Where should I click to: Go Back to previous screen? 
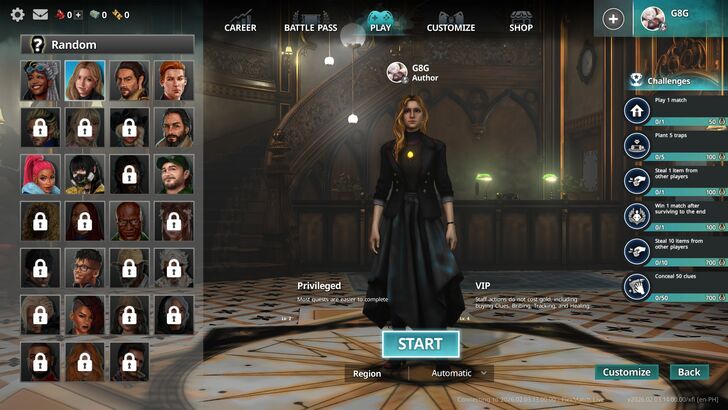pyautogui.click(x=689, y=372)
